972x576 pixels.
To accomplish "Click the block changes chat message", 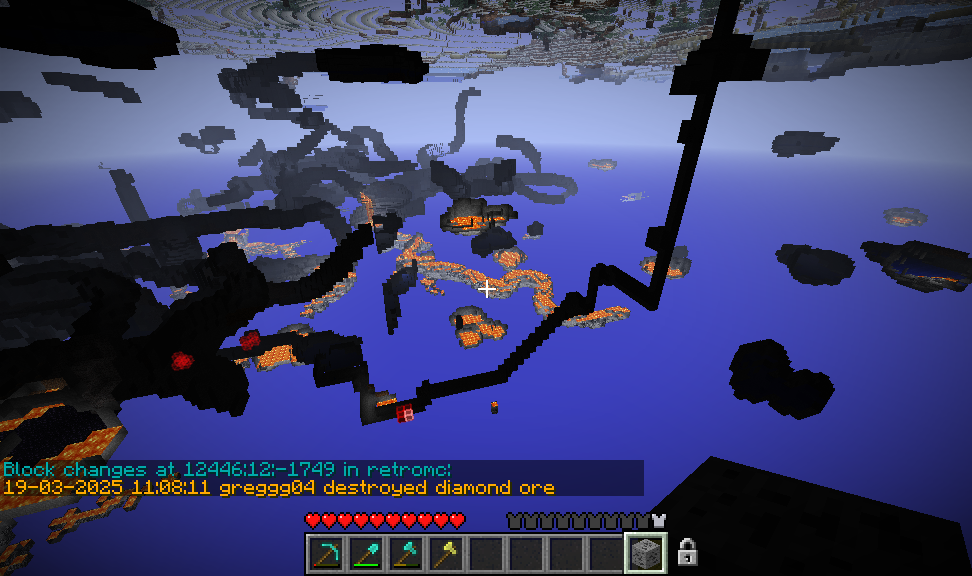I will coord(228,469).
